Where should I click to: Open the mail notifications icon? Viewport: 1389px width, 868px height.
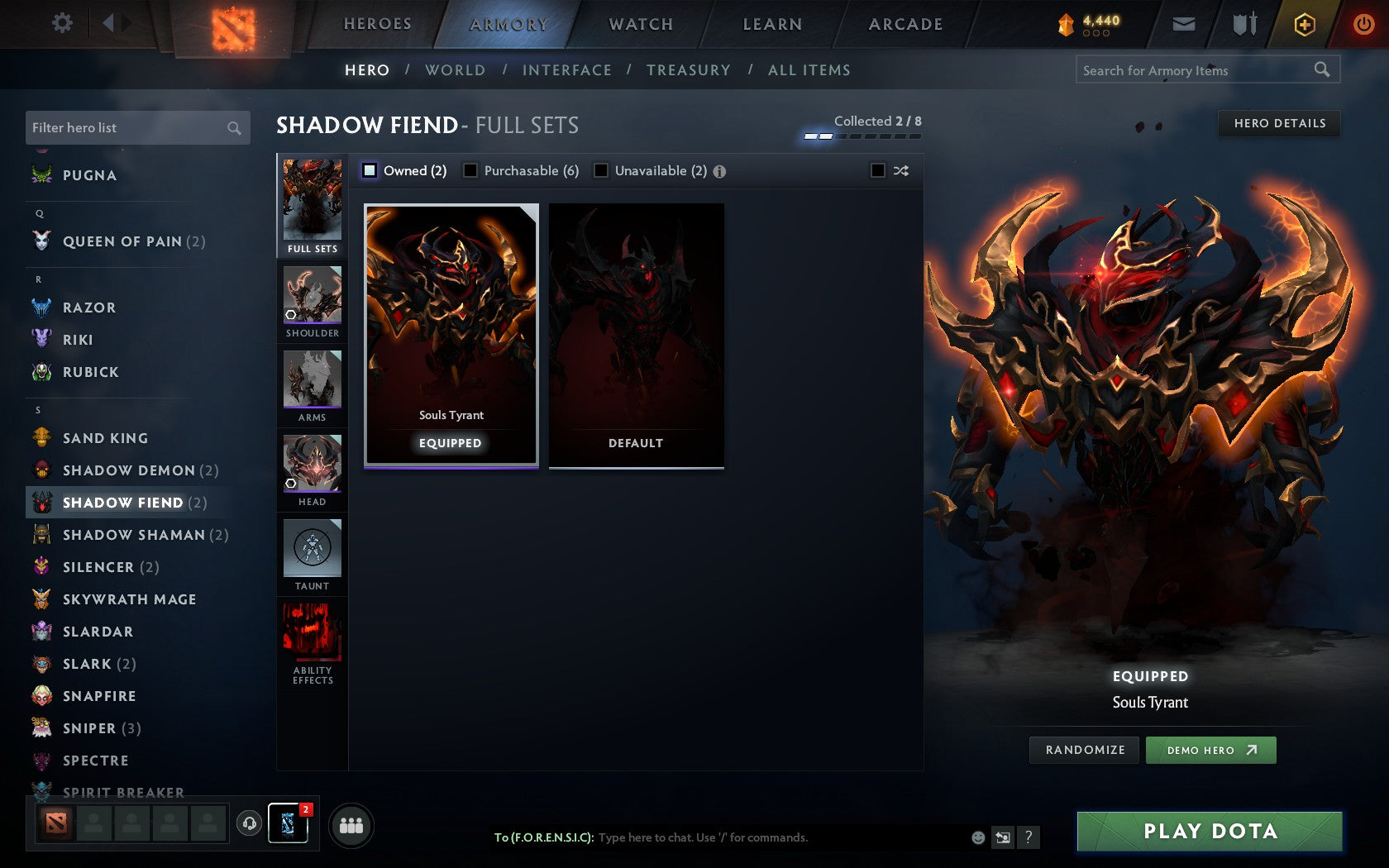tap(1184, 24)
